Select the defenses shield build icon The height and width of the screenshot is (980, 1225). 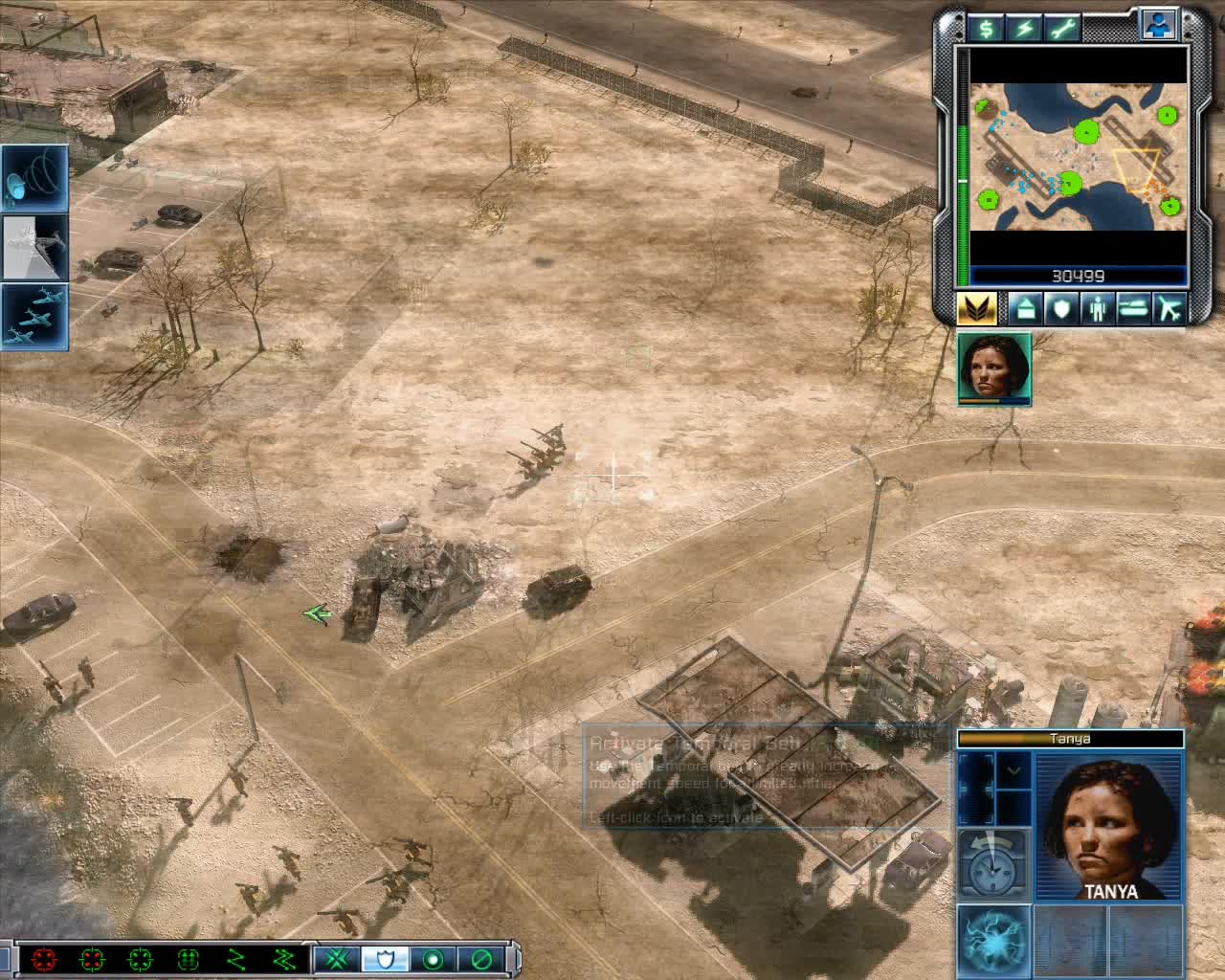click(x=1063, y=309)
